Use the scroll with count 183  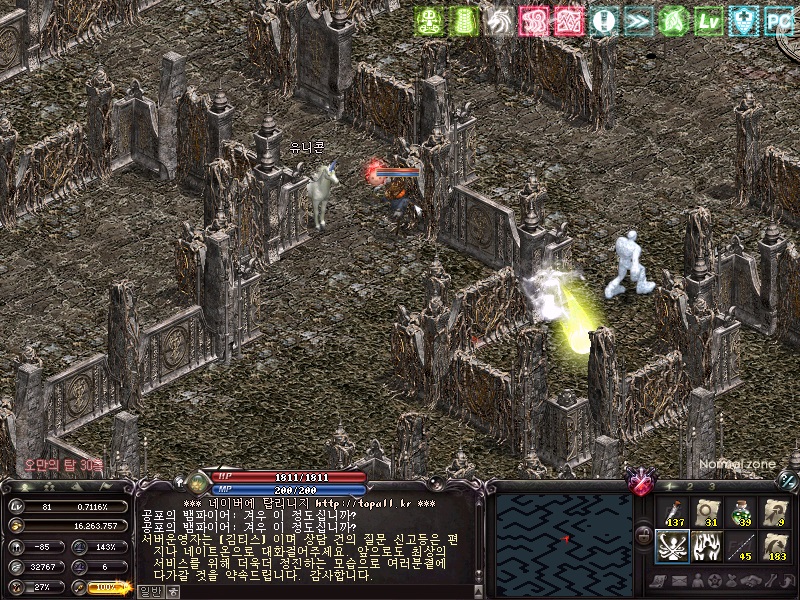click(x=775, y=547)
